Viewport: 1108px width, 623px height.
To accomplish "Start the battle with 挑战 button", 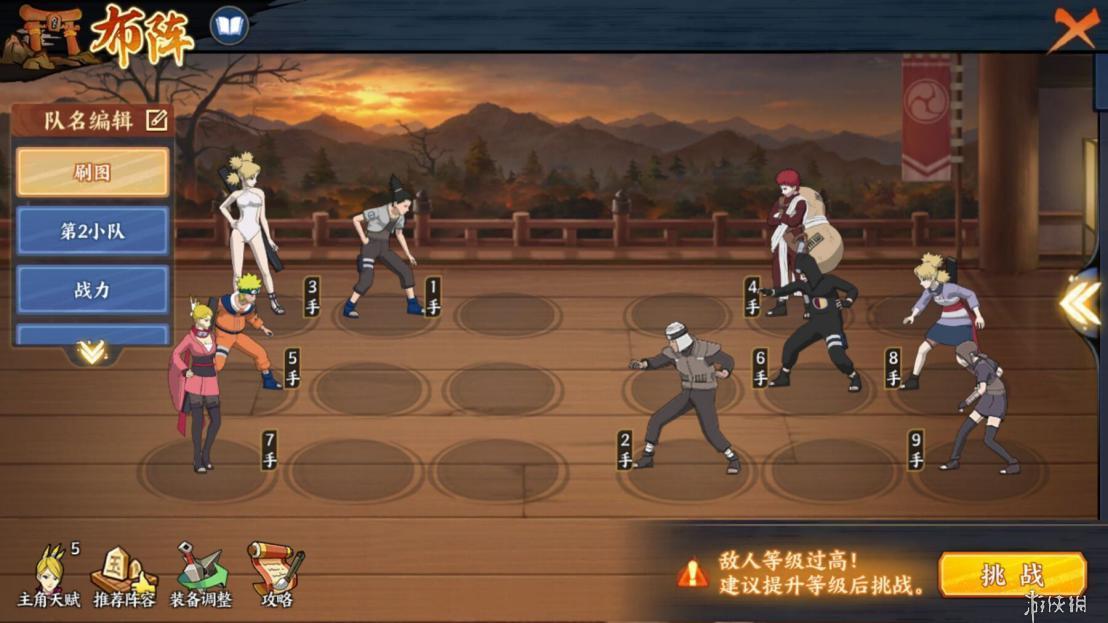I will 1012,575.
